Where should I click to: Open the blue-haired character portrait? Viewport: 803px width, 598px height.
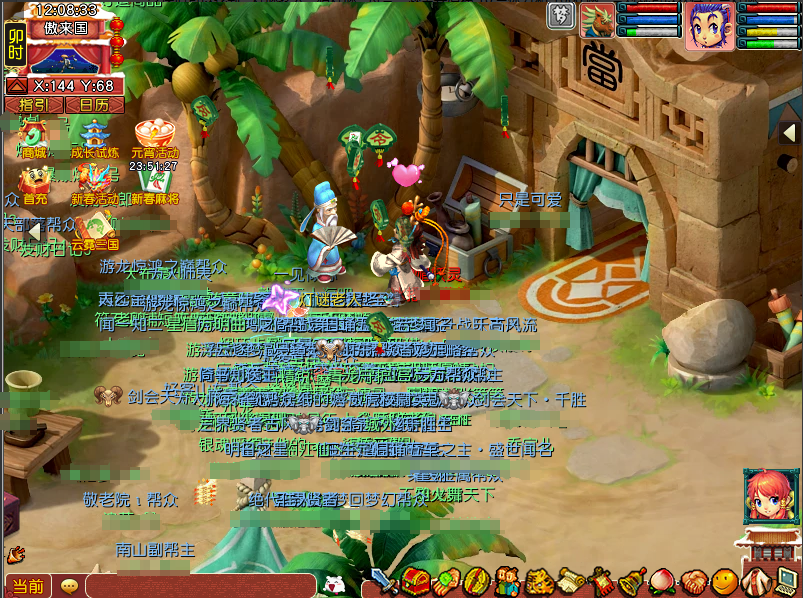(x=709, y=24)
